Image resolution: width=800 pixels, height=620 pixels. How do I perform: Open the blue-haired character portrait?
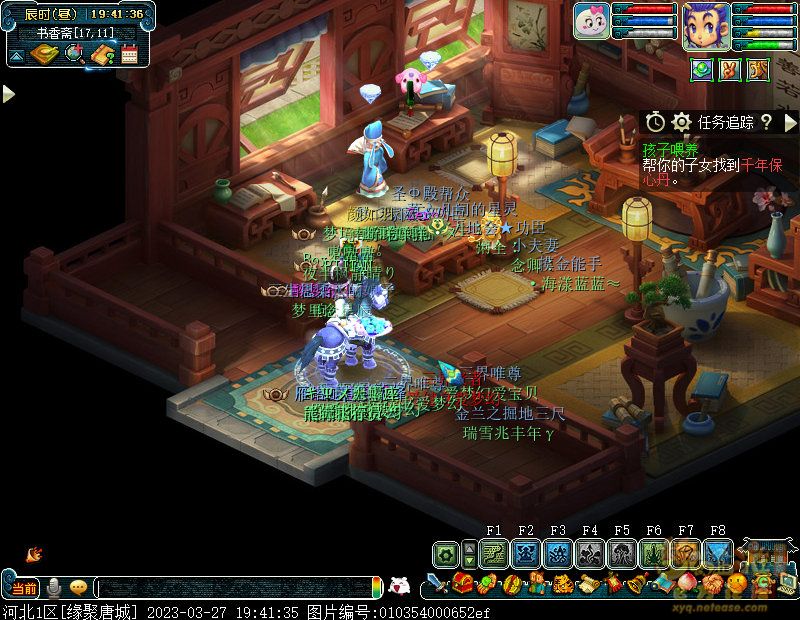pyautogui.click(x=706, y=24)
